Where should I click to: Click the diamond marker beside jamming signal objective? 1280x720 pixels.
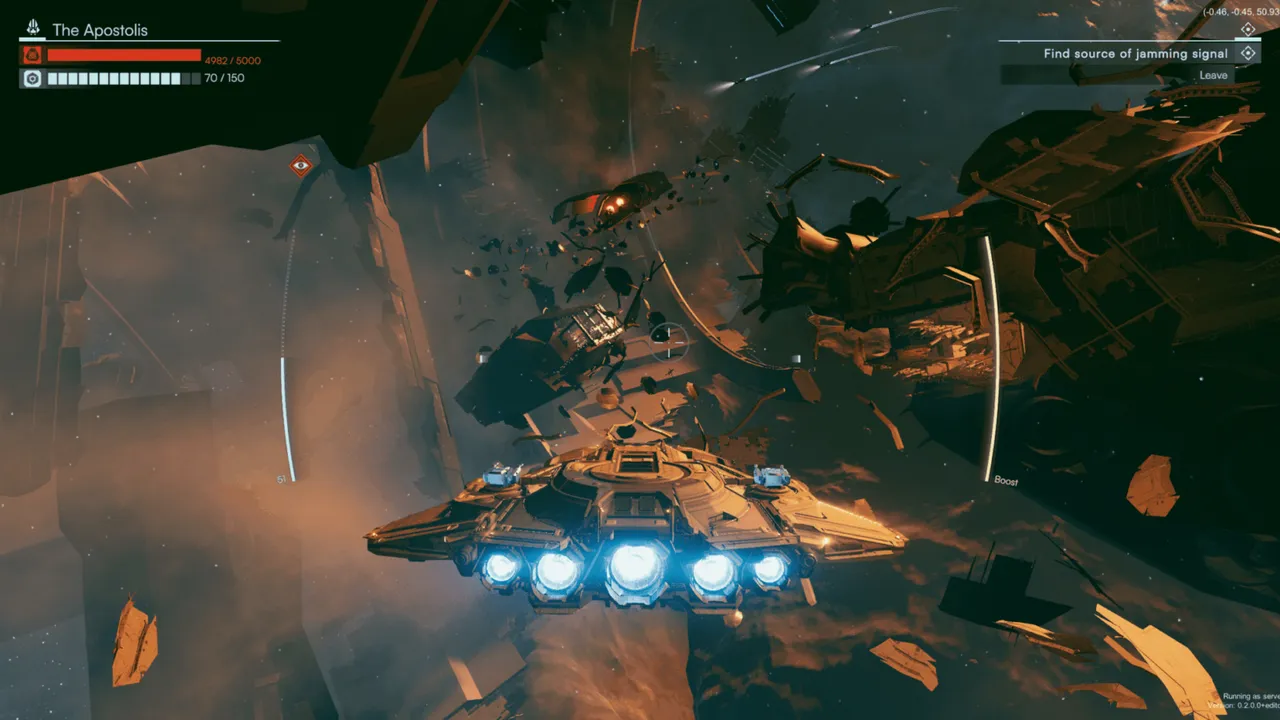(1249, 53)
